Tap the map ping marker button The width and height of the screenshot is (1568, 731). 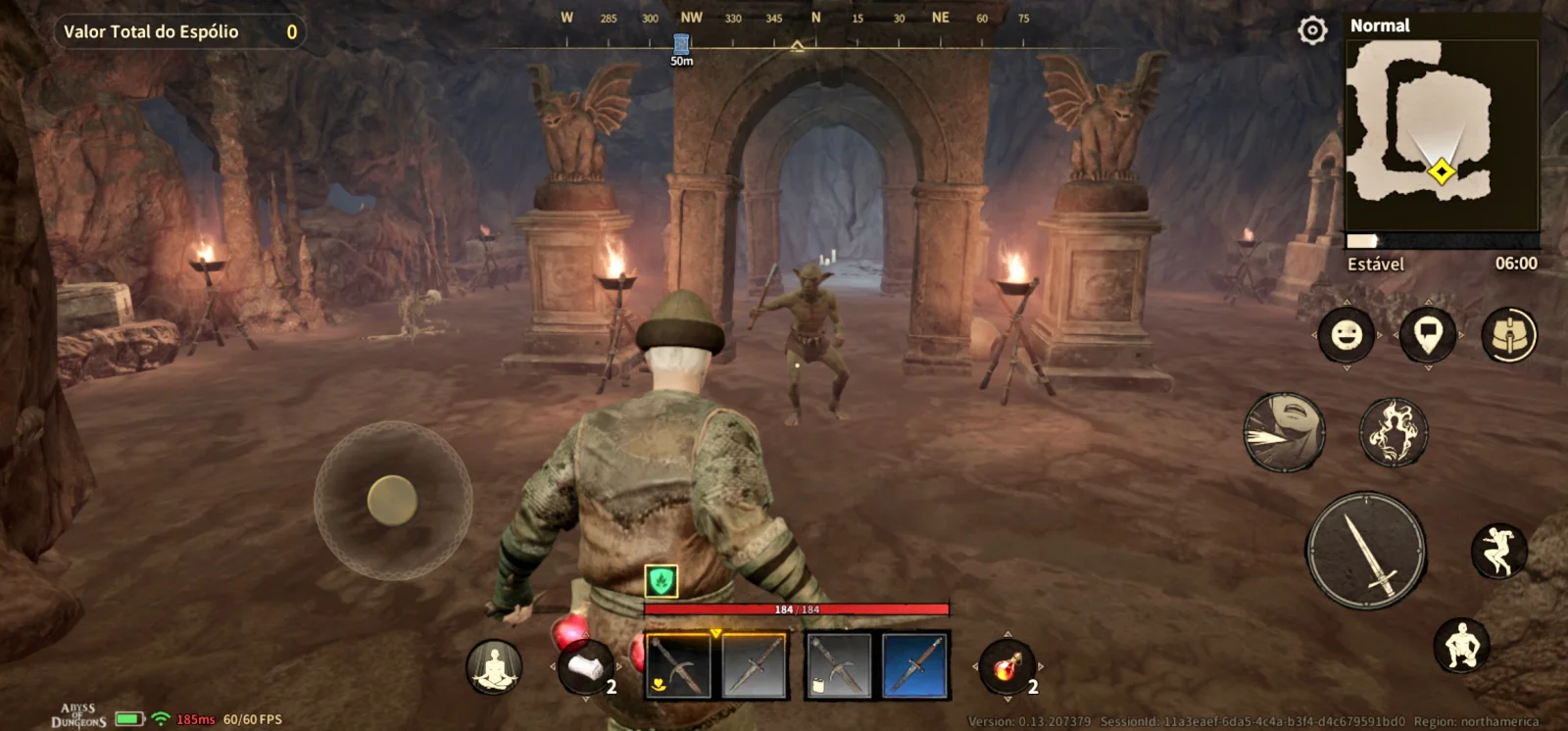(x=1428, y=335)
